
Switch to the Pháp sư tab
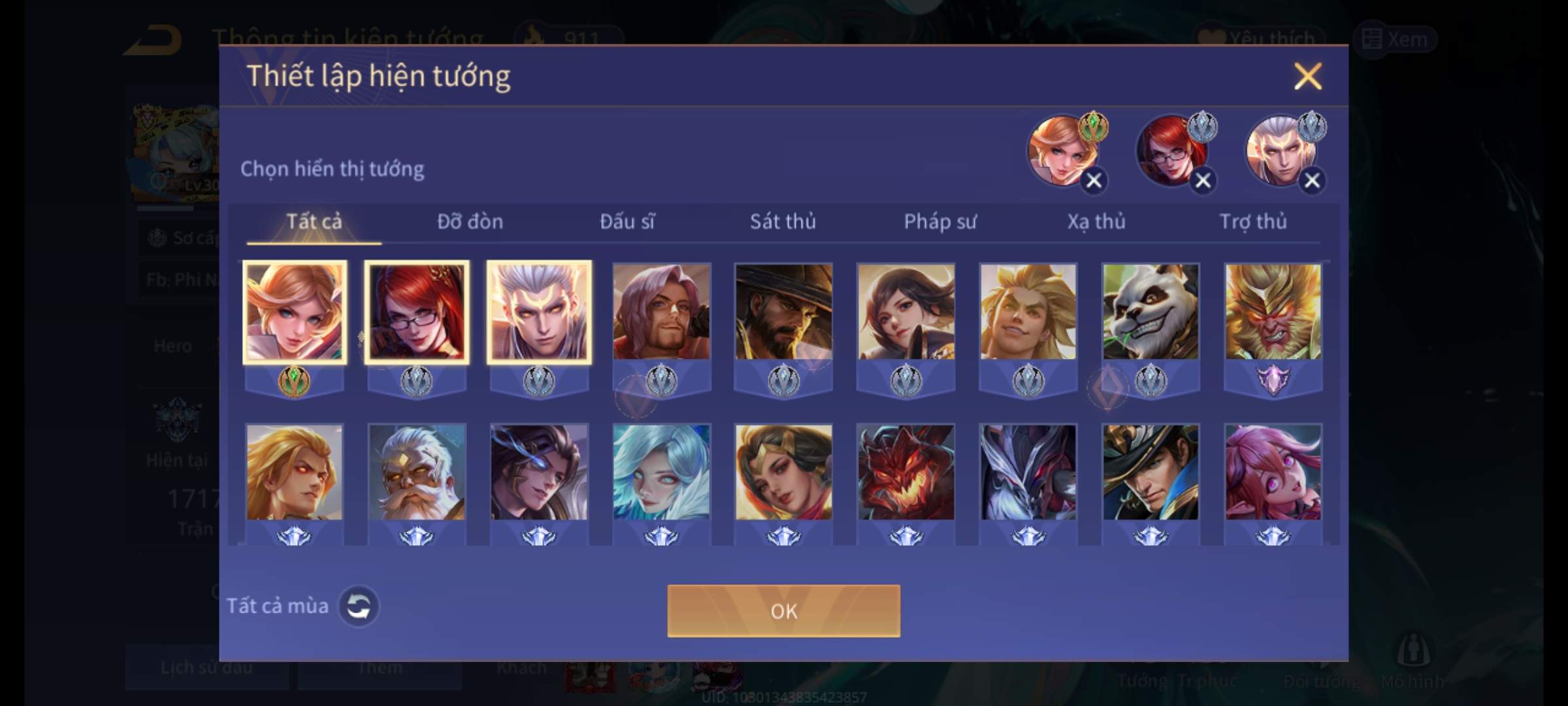(x=939, y=222)
